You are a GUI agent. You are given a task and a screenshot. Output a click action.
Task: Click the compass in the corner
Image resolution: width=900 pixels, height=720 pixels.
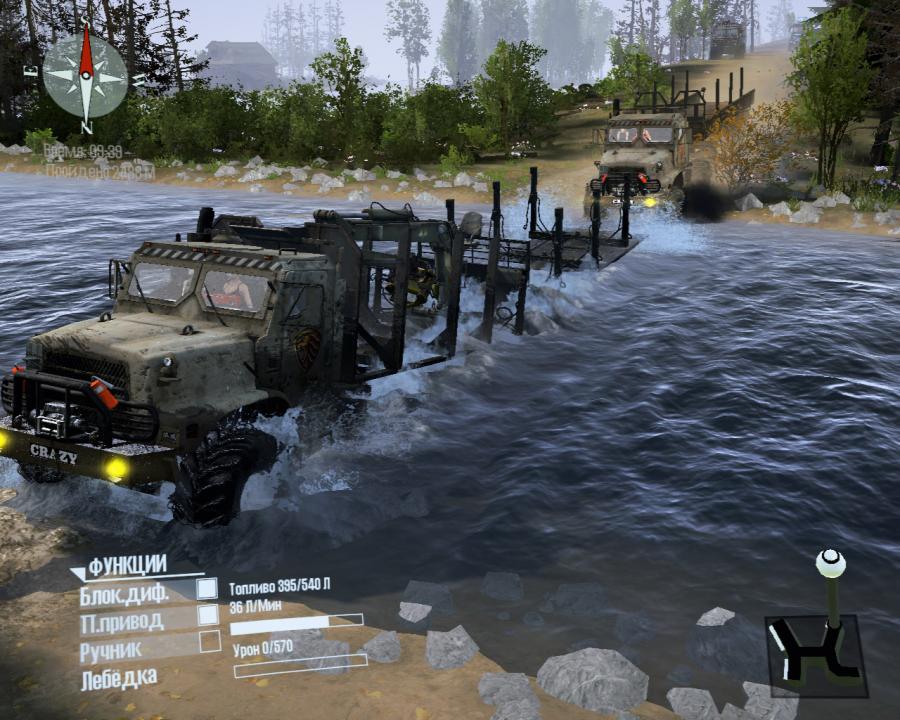[x=86, y=77]
